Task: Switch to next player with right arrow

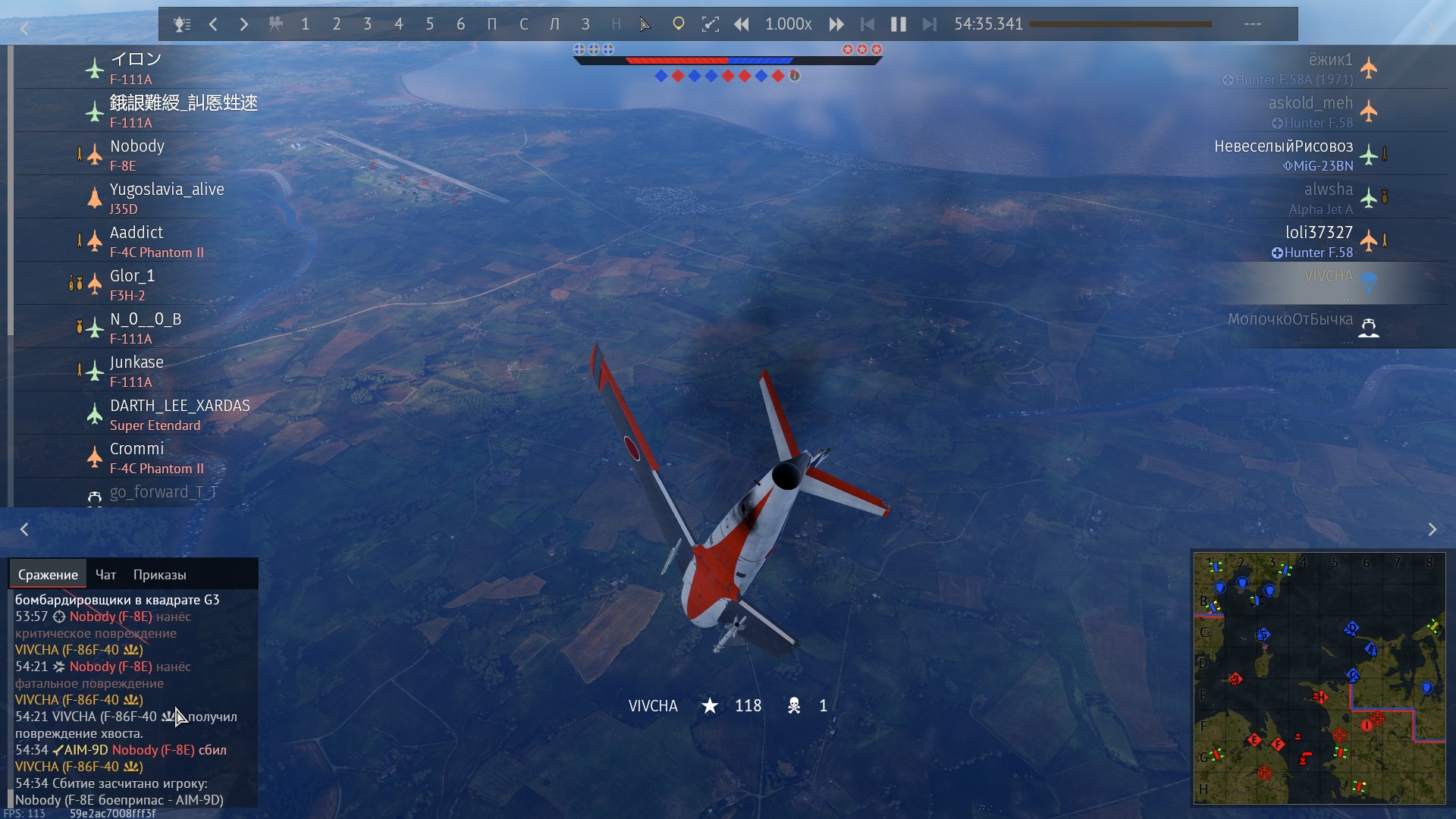Action: coord(243,24)
